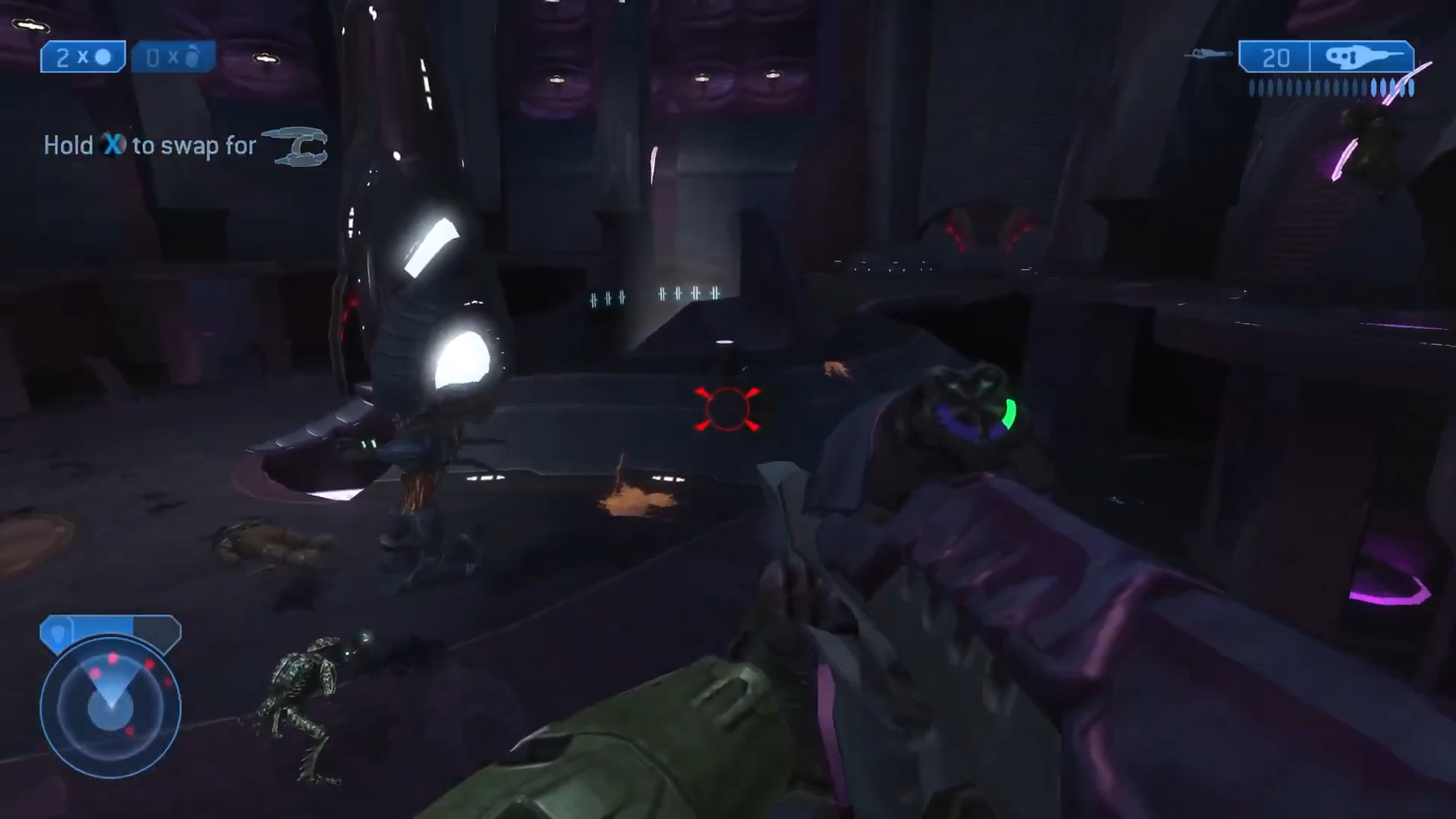Click the energy sword icon in the swap prompt
The height and width of the screenshot is (819, 1456).
tap(296, 147)
